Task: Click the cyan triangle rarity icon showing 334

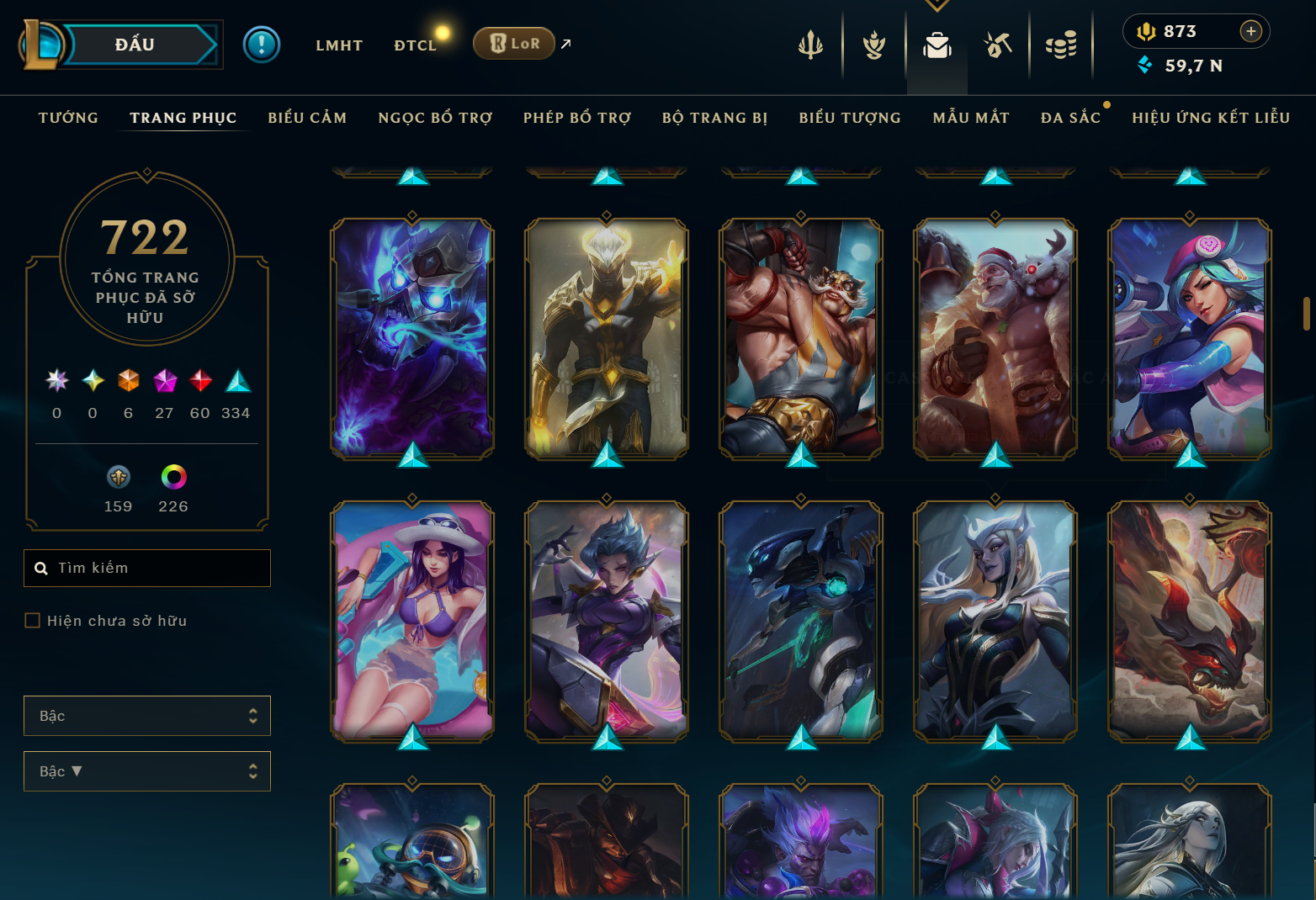Action: coord(236,381)
